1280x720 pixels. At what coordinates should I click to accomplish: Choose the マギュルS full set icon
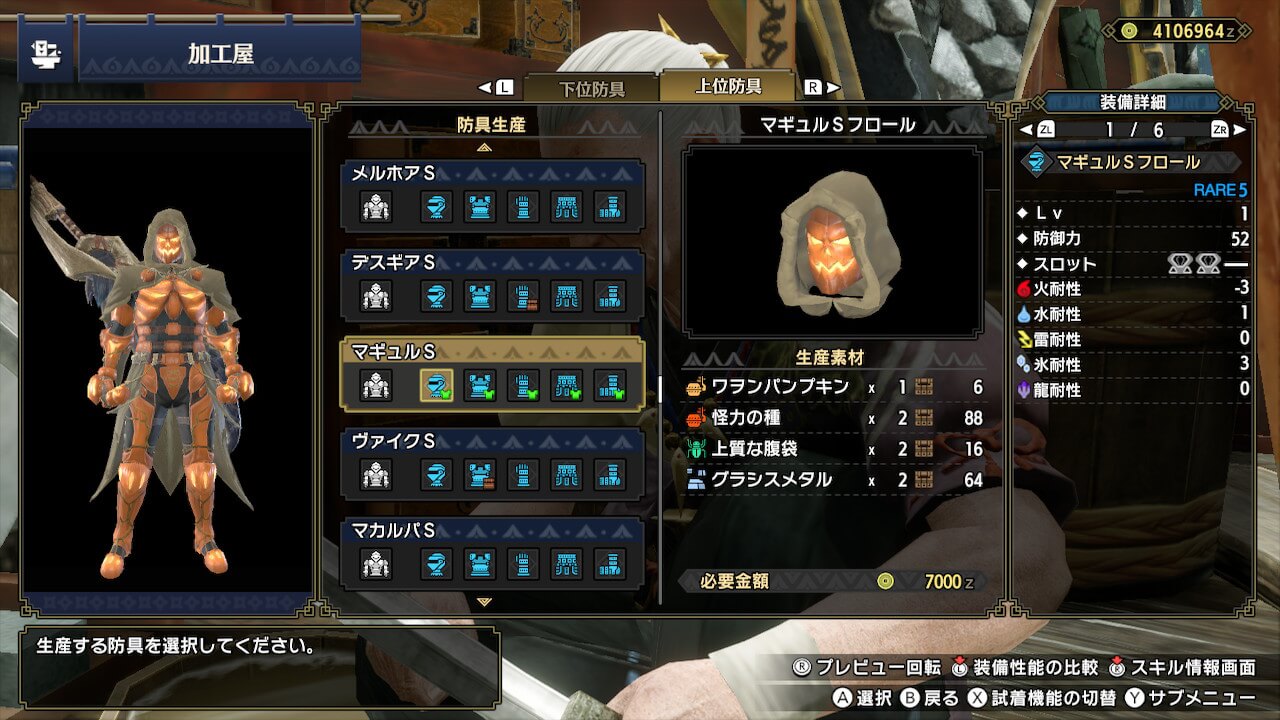click(376, 385)
